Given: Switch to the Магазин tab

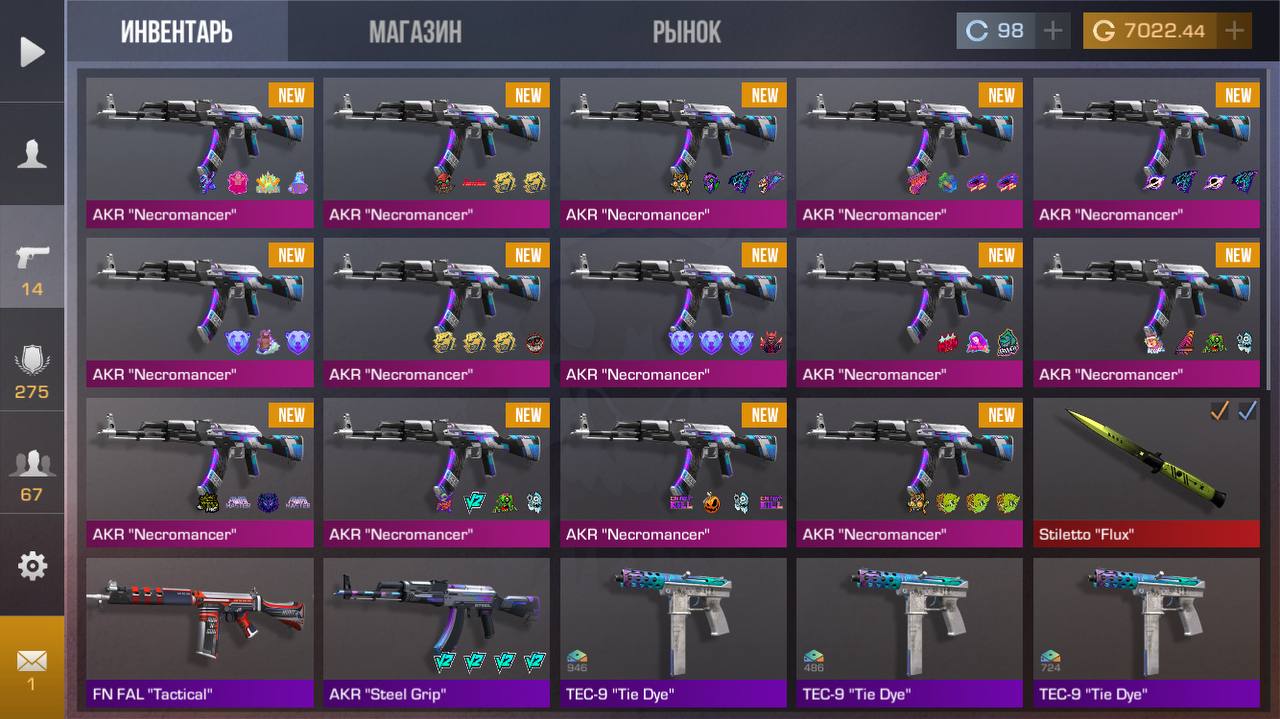Looking at the screenshot, I should [415, 32].
